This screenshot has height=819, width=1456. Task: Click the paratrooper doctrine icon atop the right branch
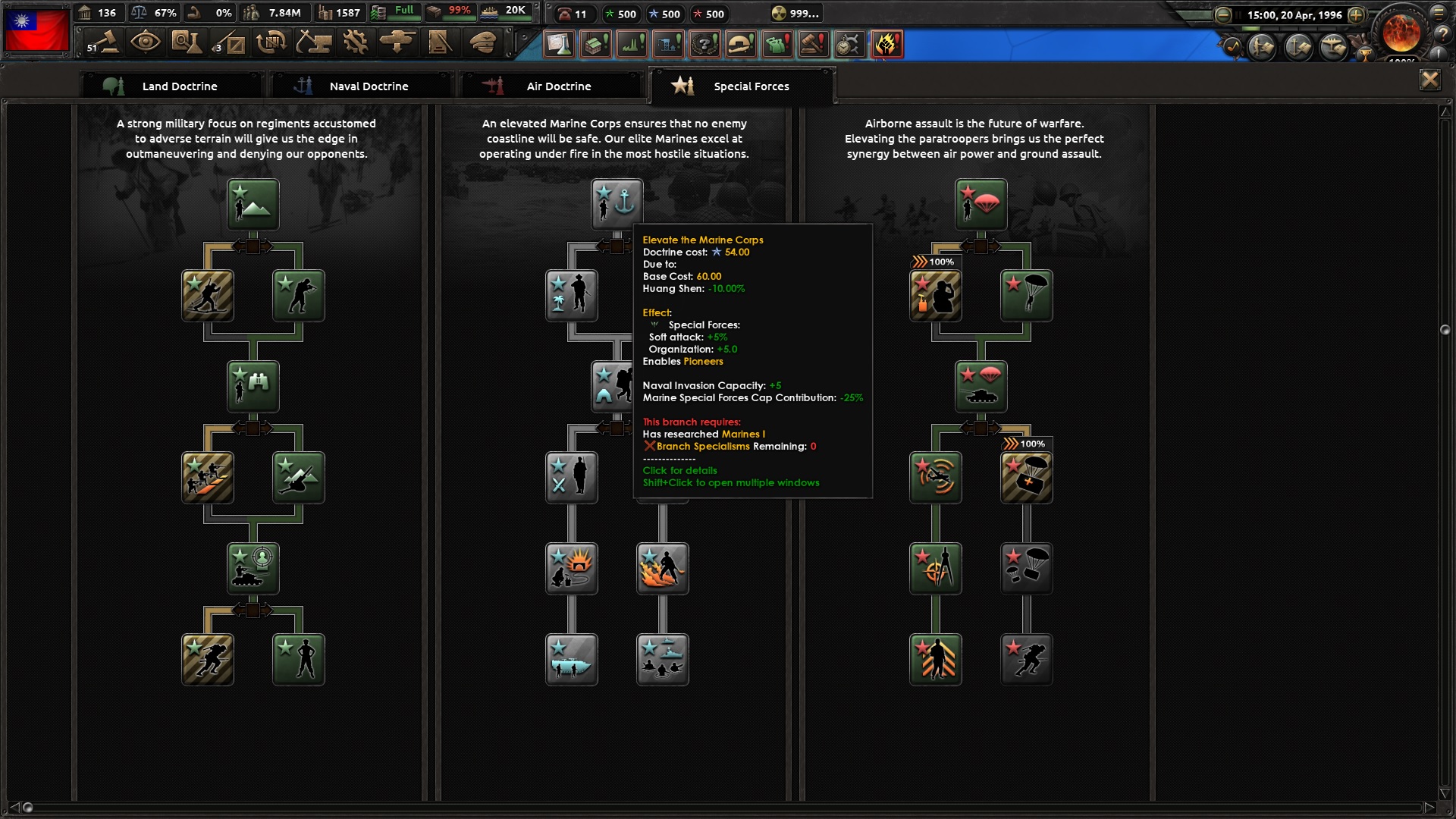coord(981,203)
